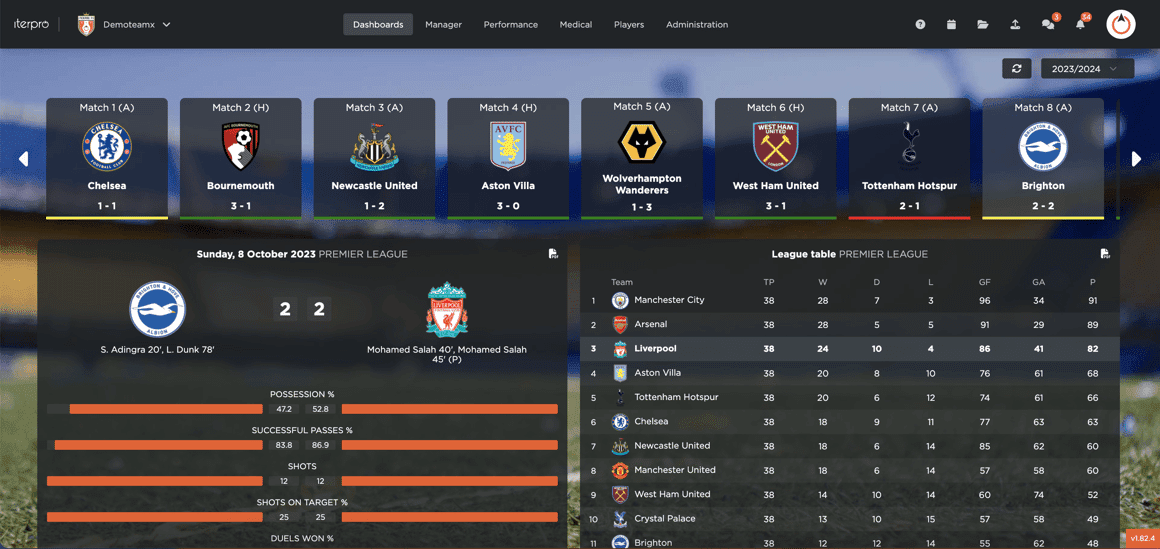This screenshot has height=549, width=1160.
Task: Open the Performance menu
Action: pos(510,24)
